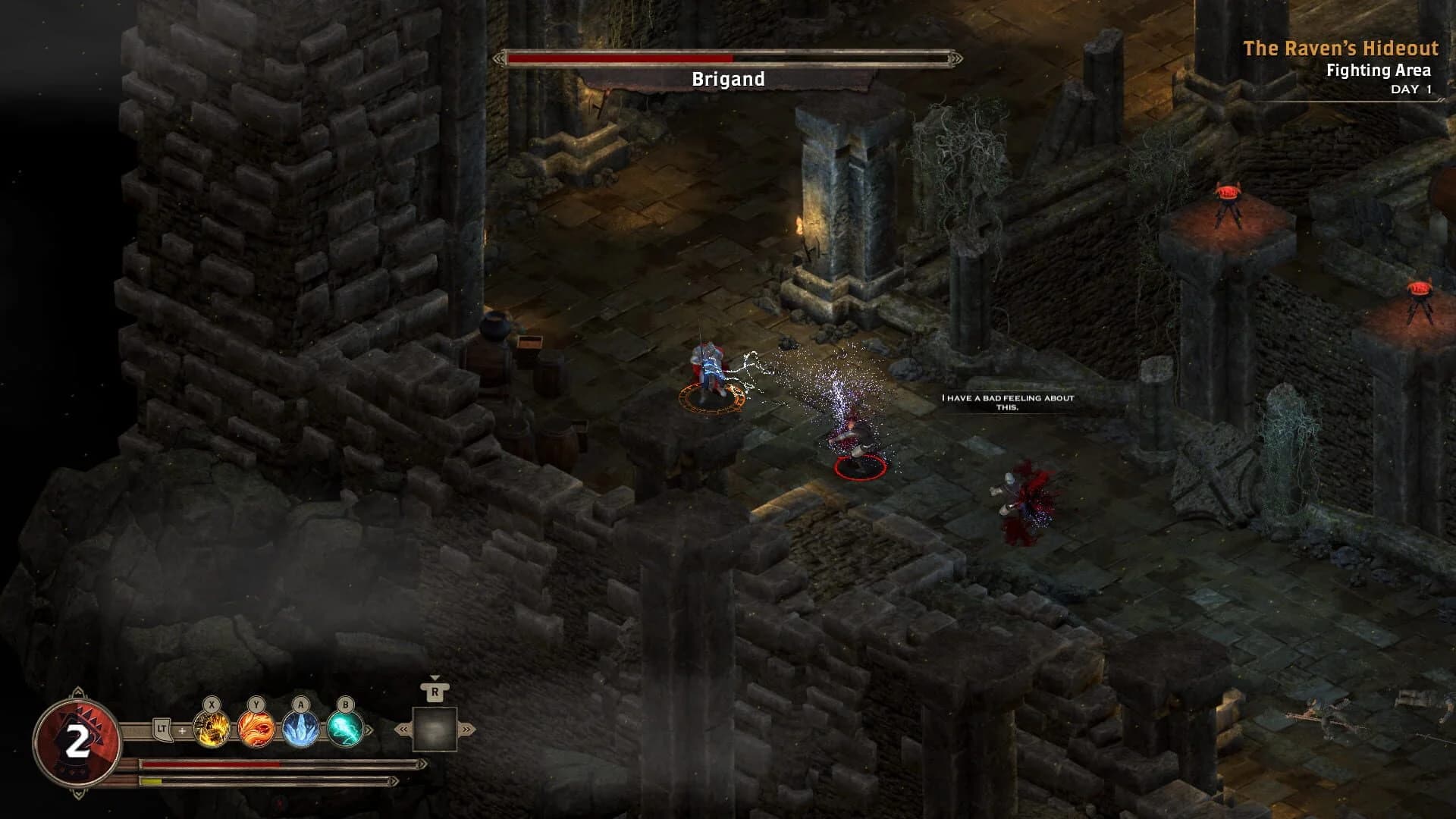The height and width of the screenshot is (819, 1456).
Task: Click the LT trigger modifier icon
Action: 162,730
